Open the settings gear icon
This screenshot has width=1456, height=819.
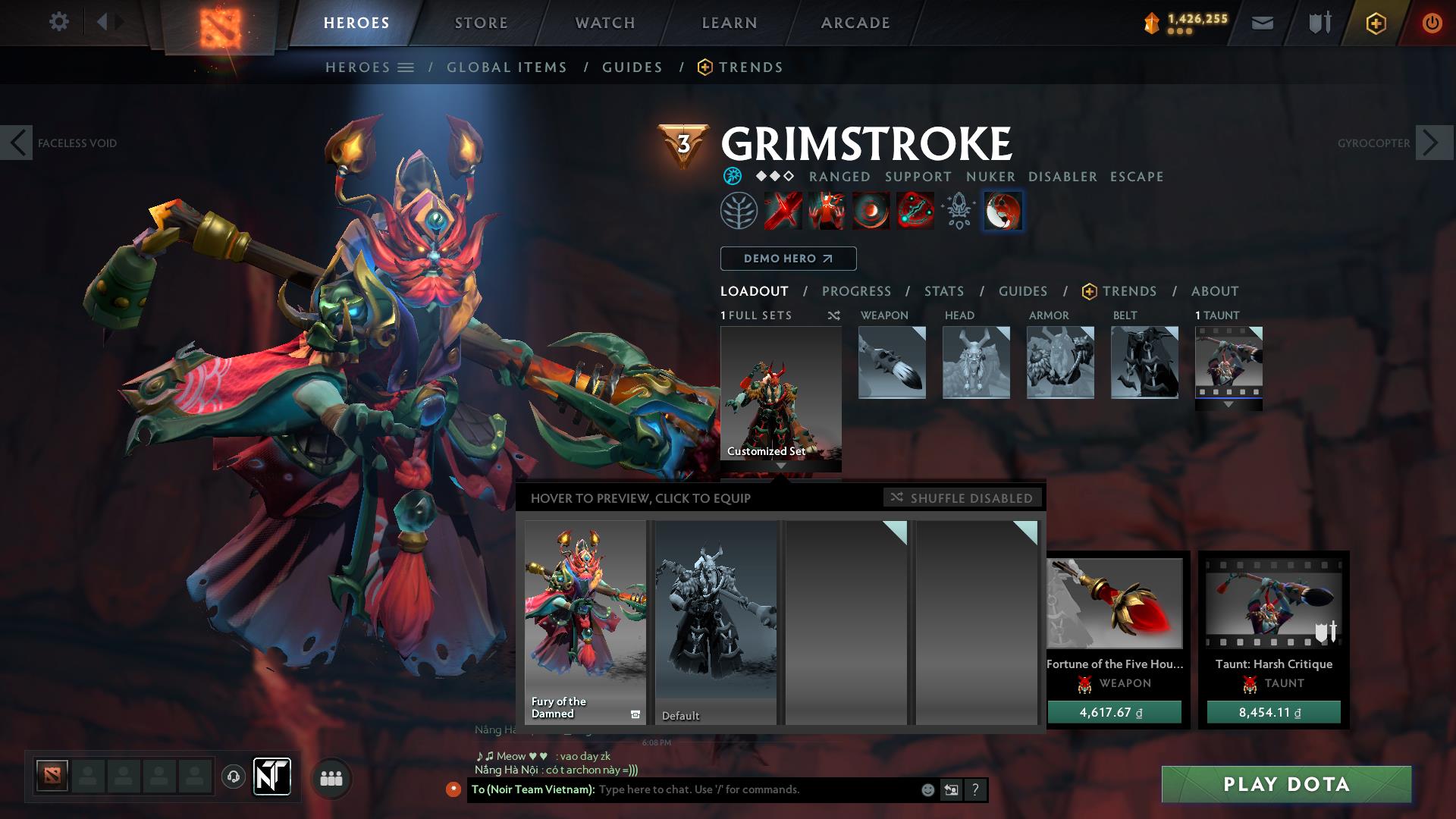59,22
